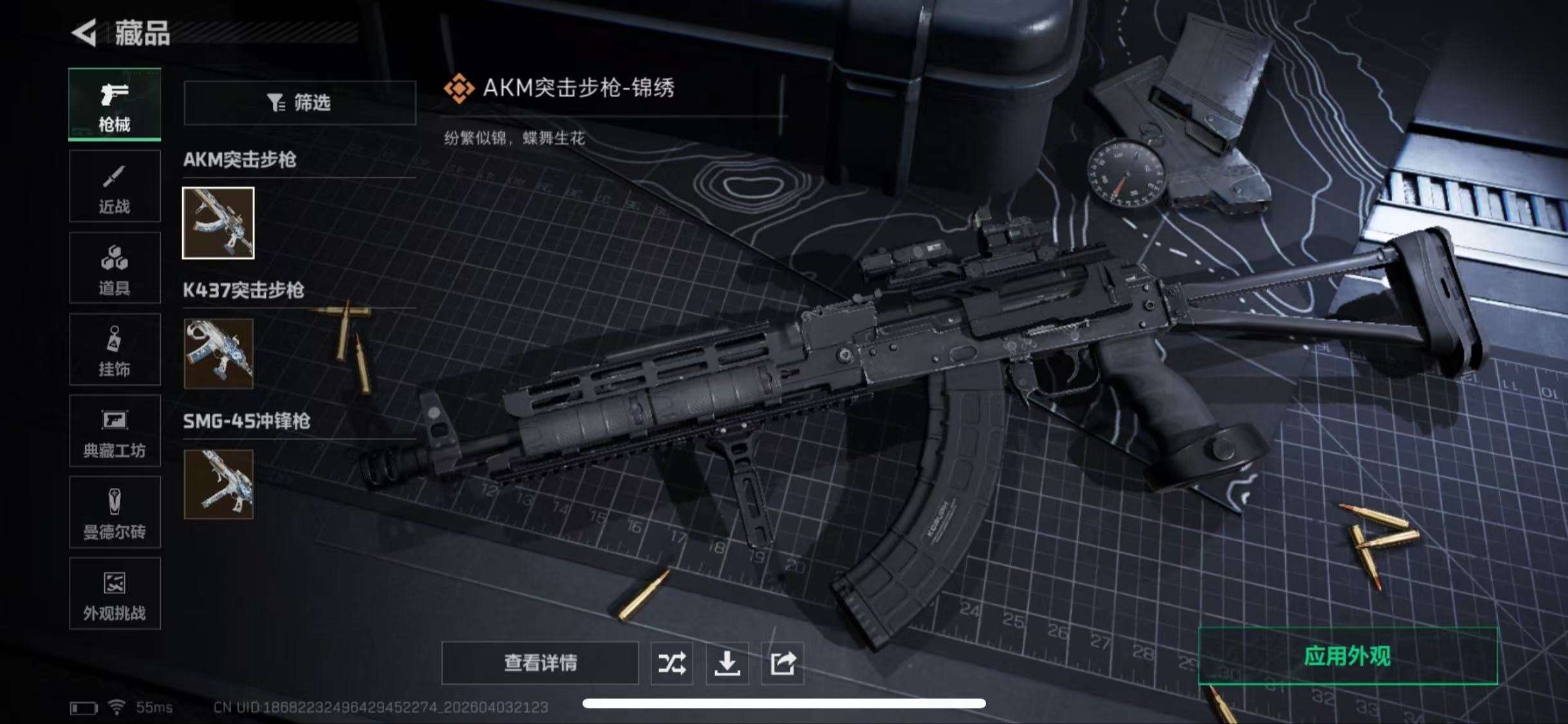Select the 枪械 firearms category icon
The width and height of the screenshot is (1568, 724).
(x=115, y=104)
